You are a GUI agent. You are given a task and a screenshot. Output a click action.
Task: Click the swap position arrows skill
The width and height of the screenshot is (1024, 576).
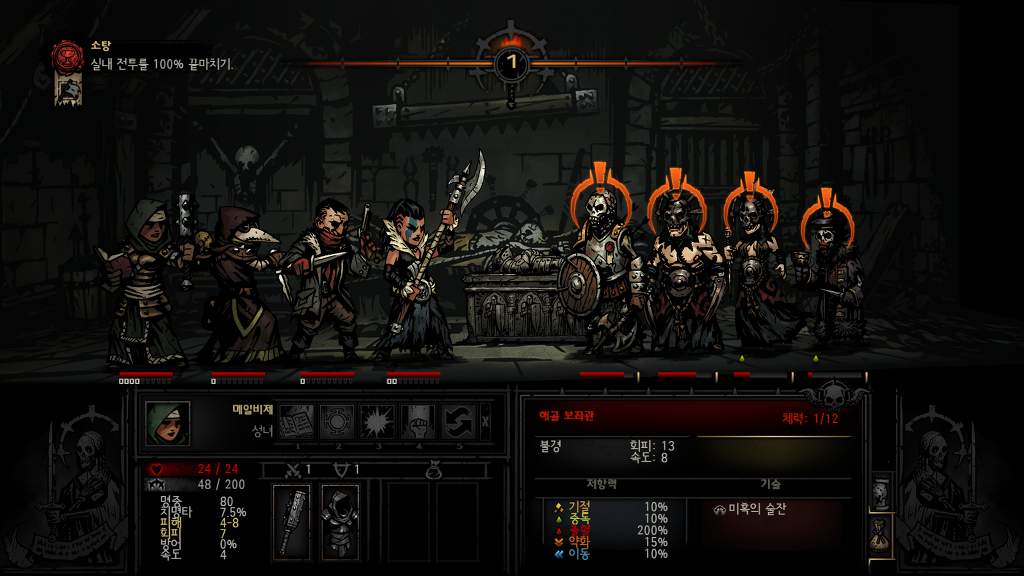point(459,422)
